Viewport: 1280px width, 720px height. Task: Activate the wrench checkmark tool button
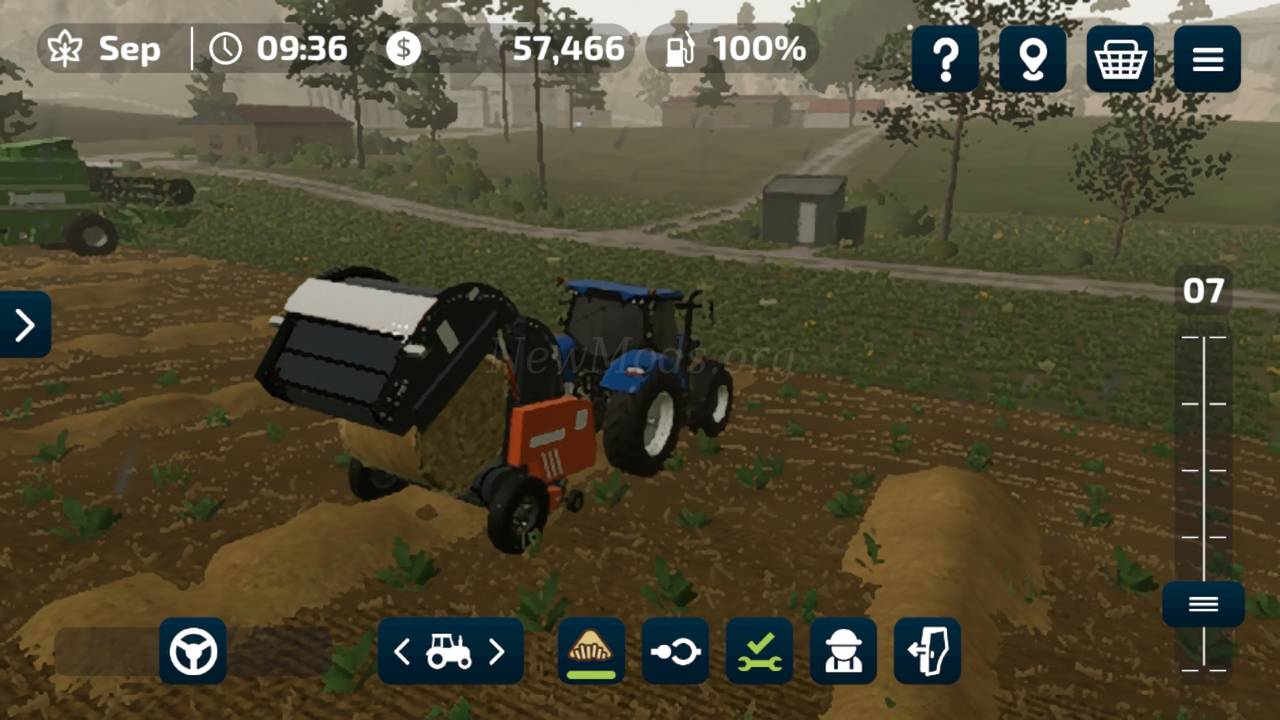click(759, 651)
